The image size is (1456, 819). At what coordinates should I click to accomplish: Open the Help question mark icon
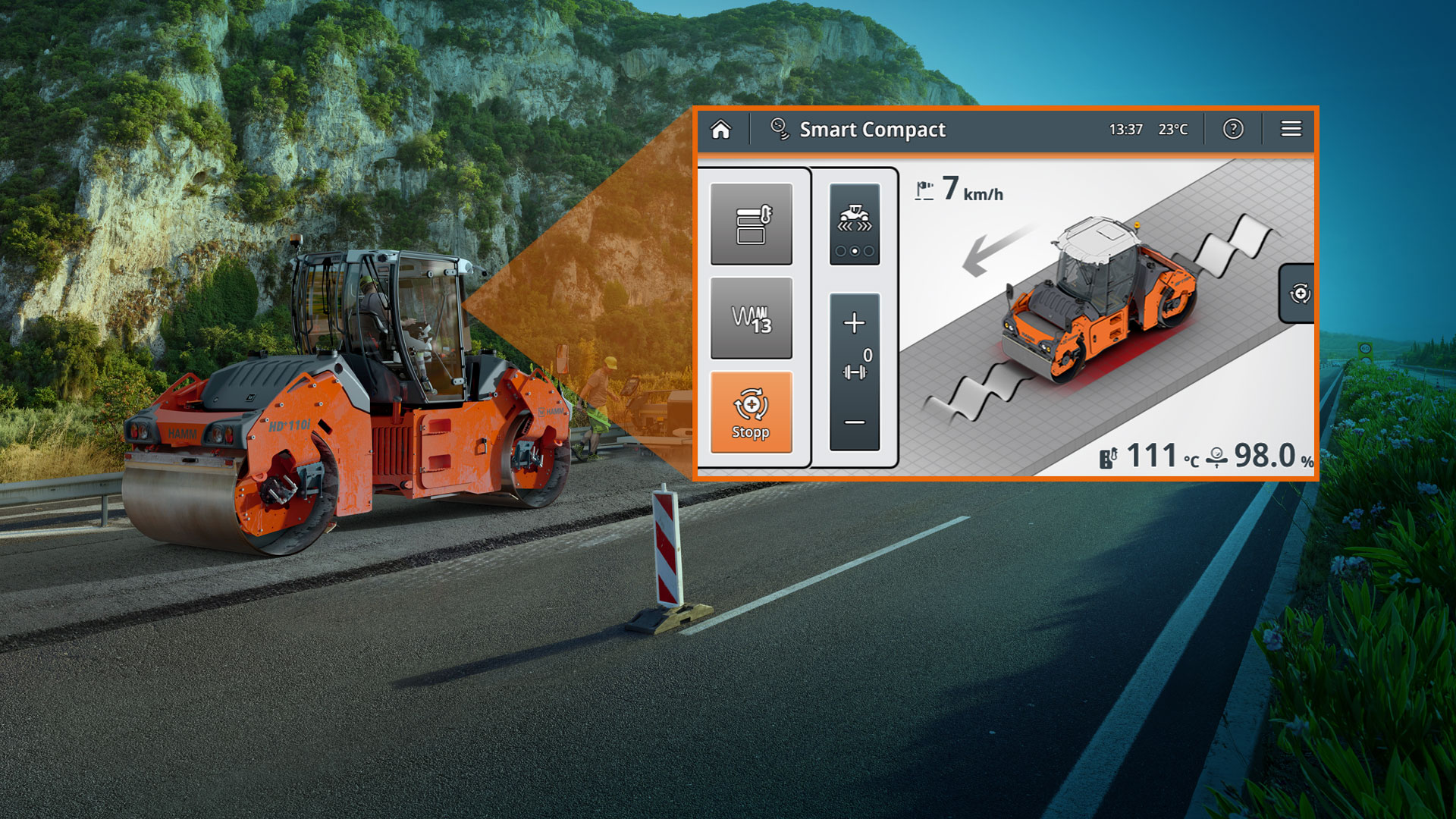click(1233, 130)
